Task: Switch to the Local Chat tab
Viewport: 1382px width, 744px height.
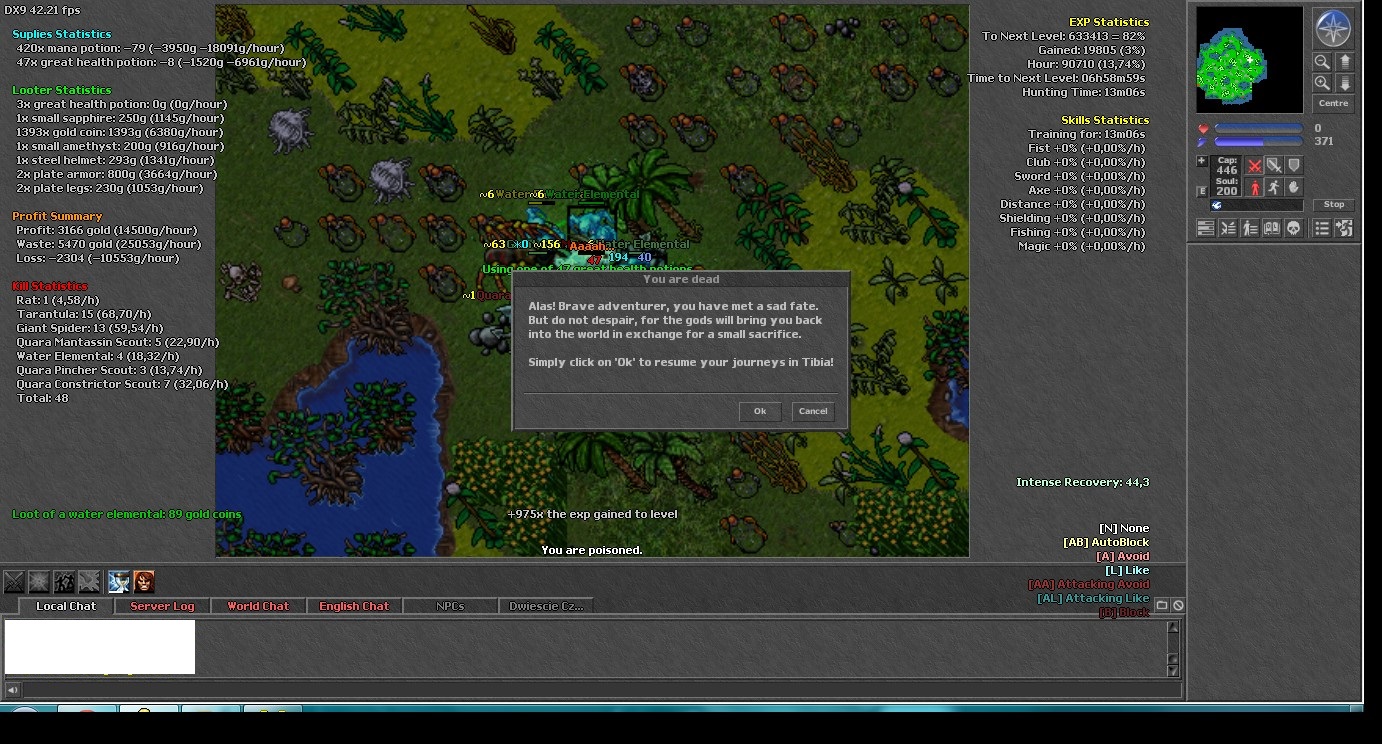Action: click(x=66, y=606)
